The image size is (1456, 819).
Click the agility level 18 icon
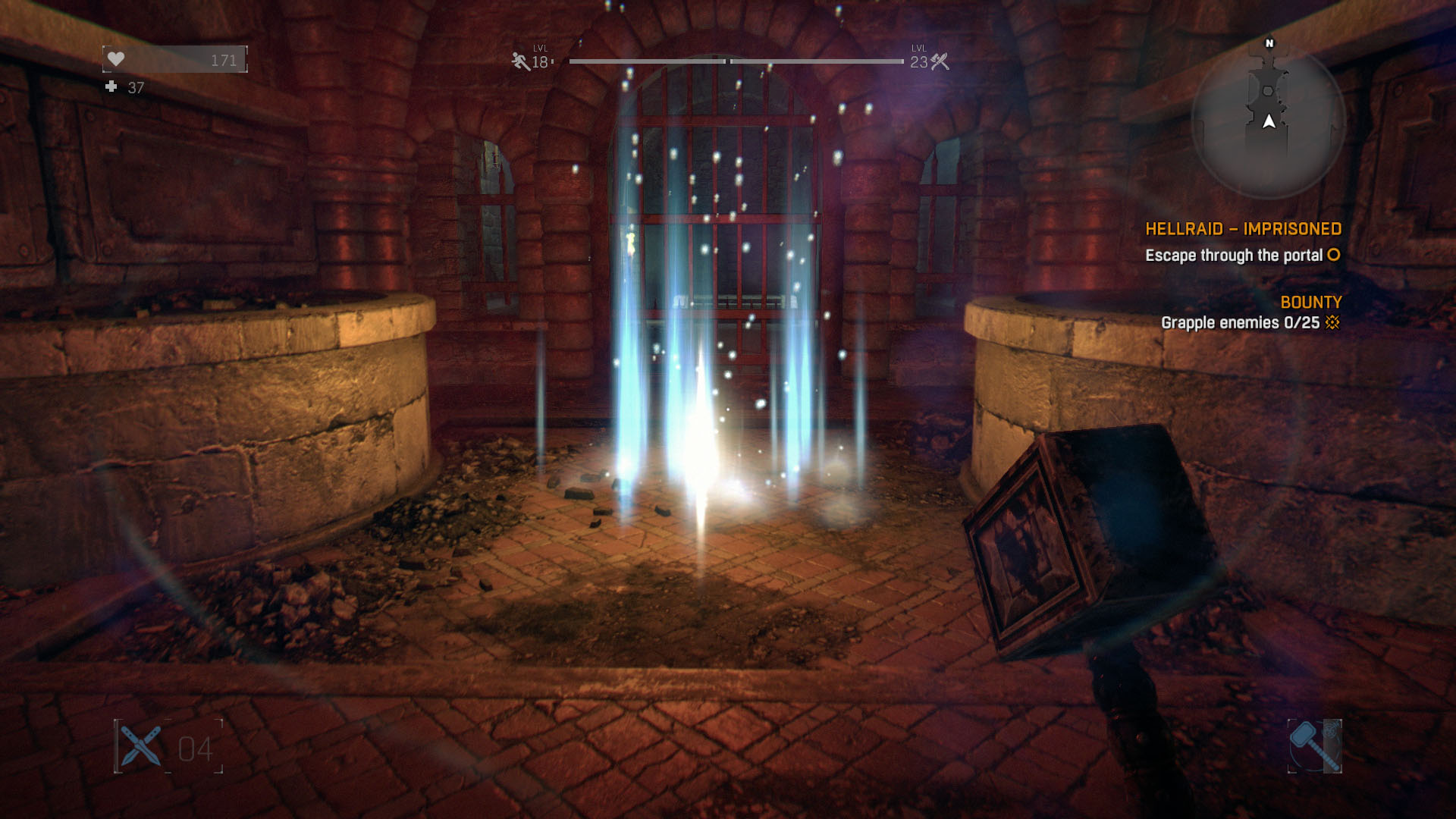521,61
